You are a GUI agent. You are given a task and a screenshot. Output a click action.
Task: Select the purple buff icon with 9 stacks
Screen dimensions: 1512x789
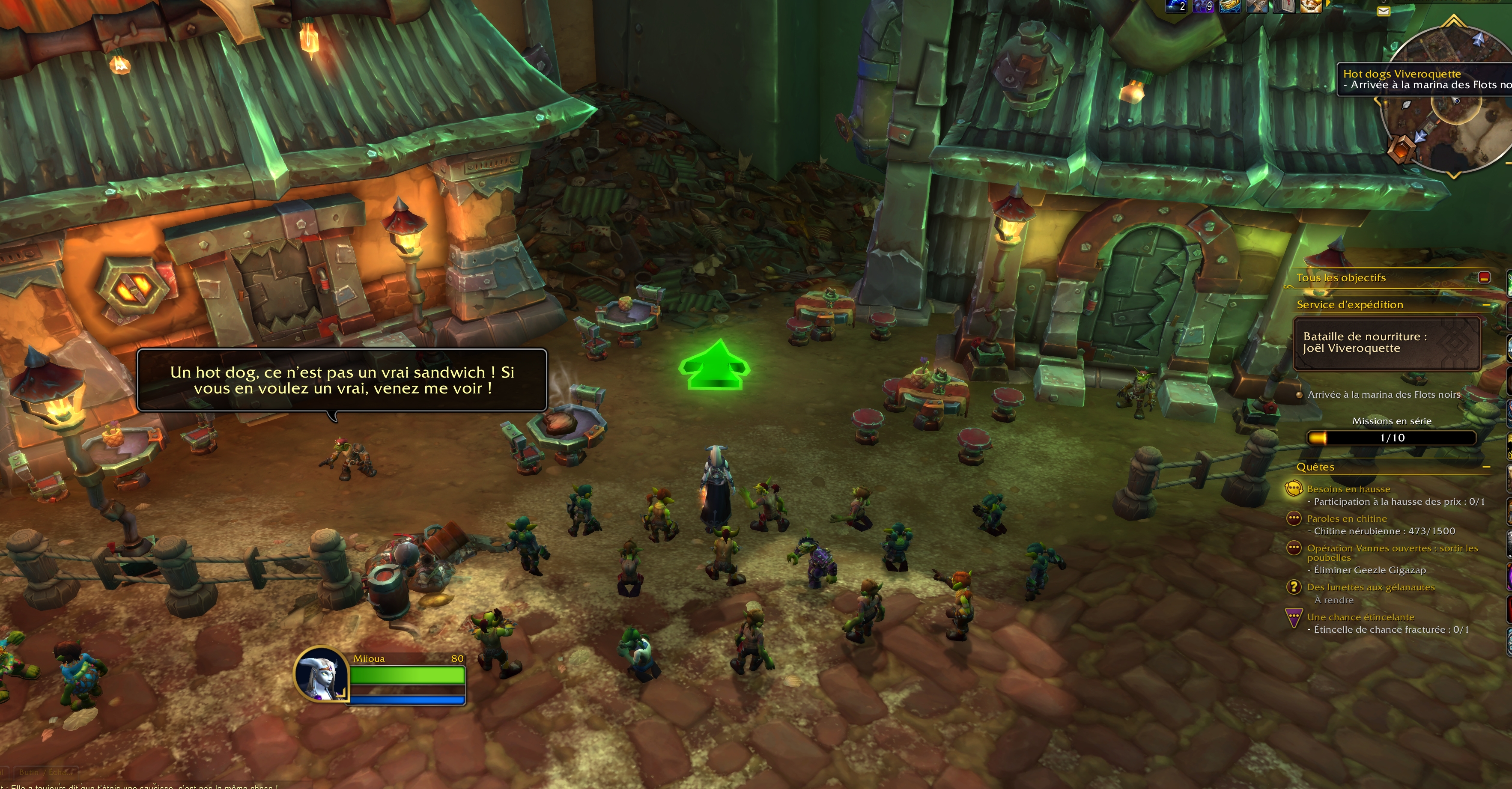click(x=1203, y=5)
